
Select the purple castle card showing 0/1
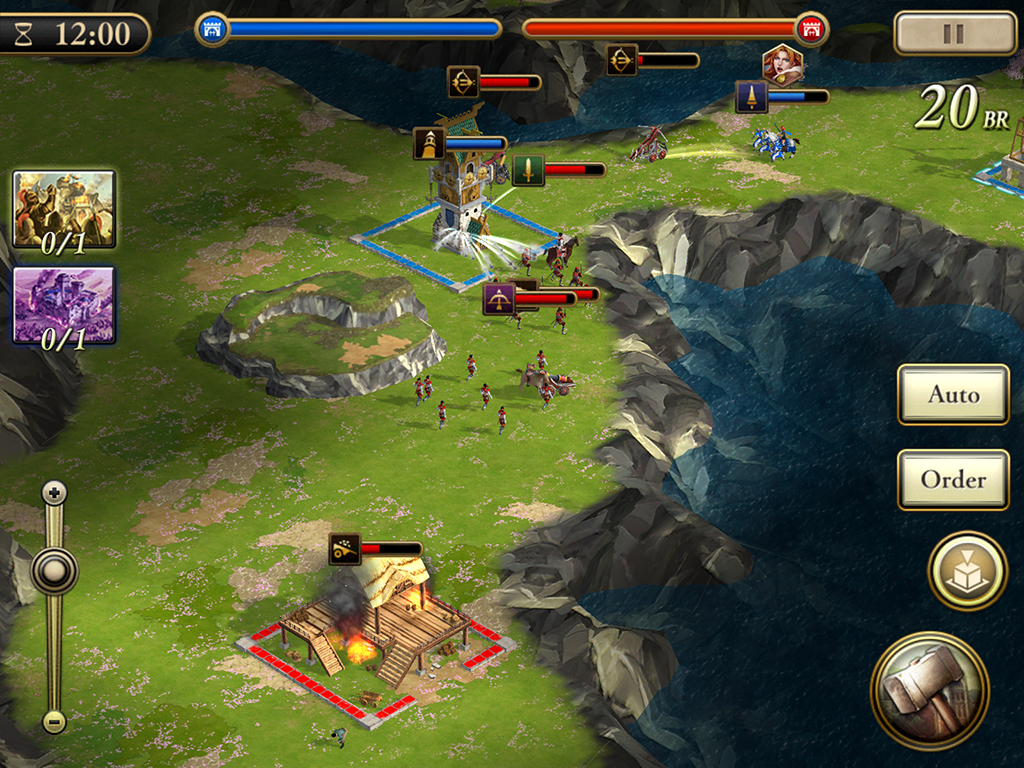64,305
